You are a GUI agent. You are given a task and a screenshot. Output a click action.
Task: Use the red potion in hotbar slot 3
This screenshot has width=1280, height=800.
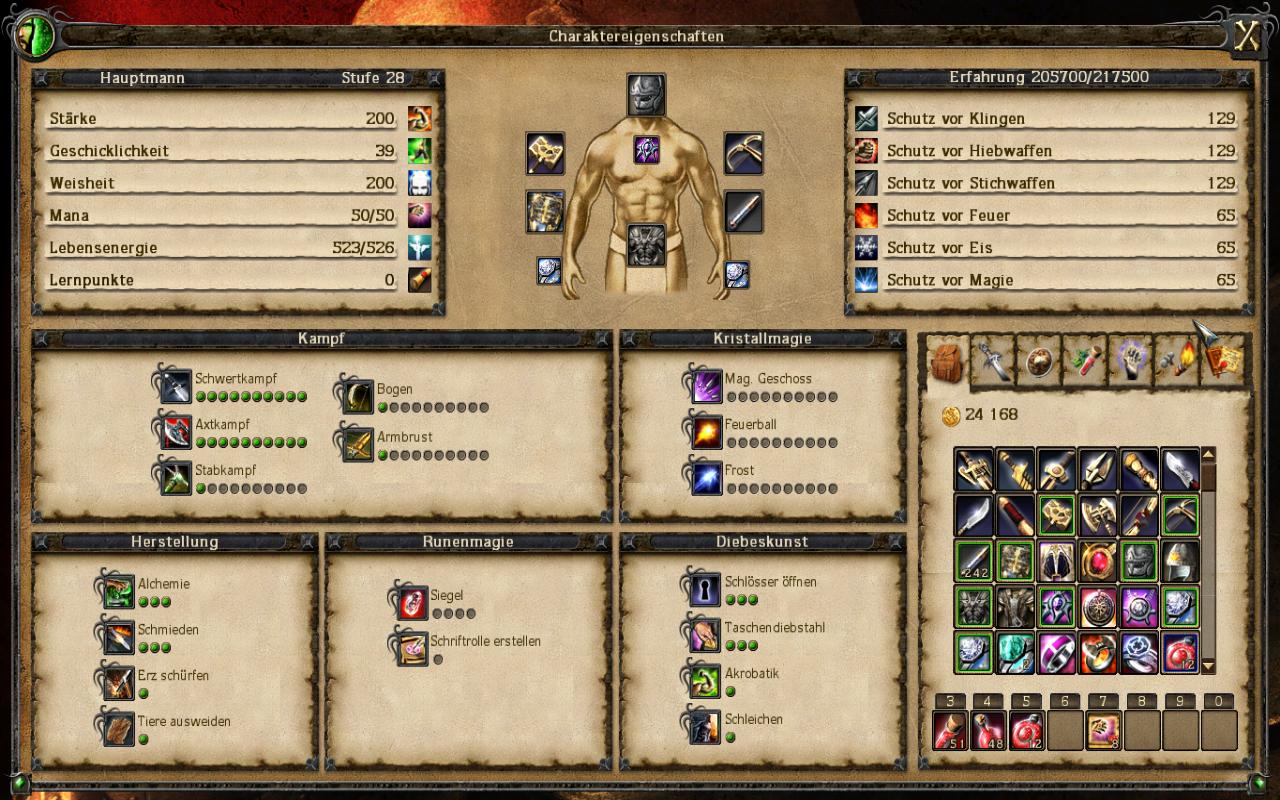tap(949, 730)
